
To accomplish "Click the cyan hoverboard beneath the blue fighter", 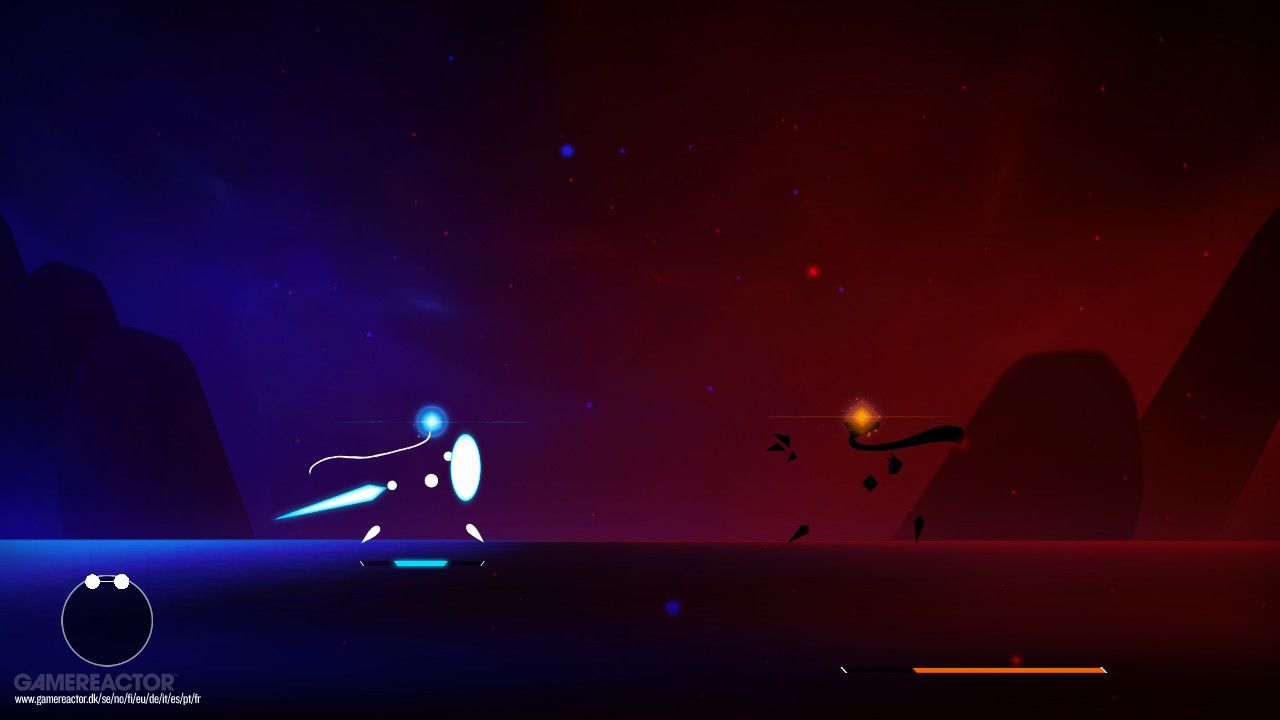I will tap(420, 564).
